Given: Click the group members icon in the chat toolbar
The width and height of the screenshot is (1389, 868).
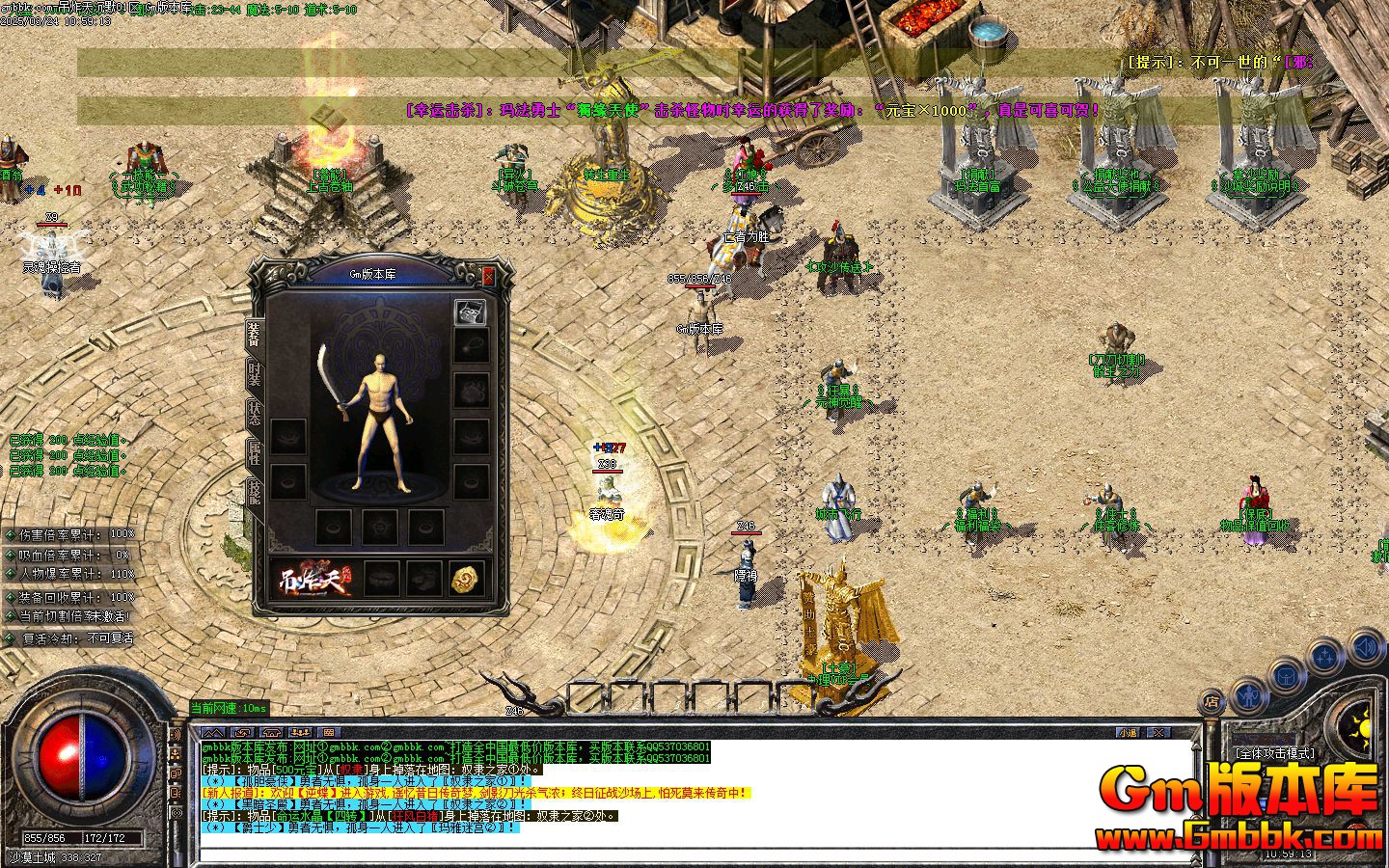Looking at the screenshot, I should tap(300, 732).
